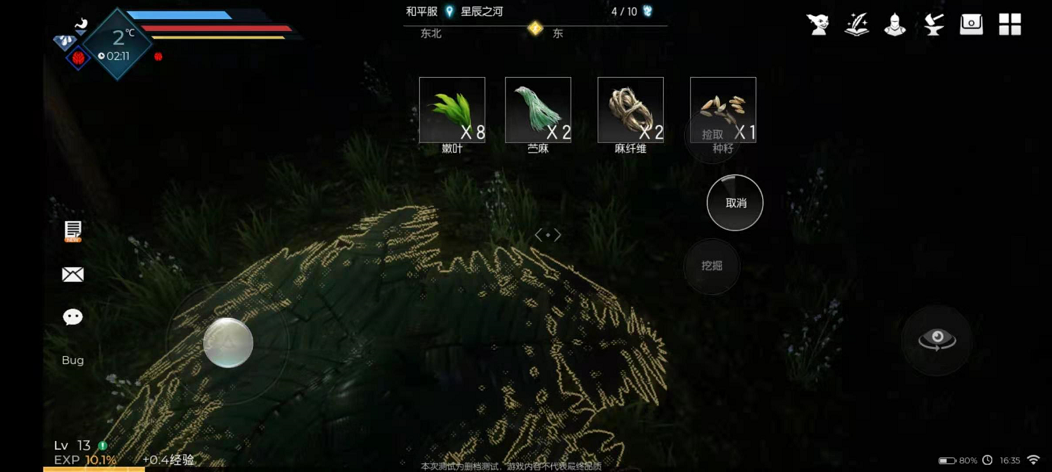Open the knight helmet character screen
Screen dimensions: 1052x472
click(x=894, y=25)
